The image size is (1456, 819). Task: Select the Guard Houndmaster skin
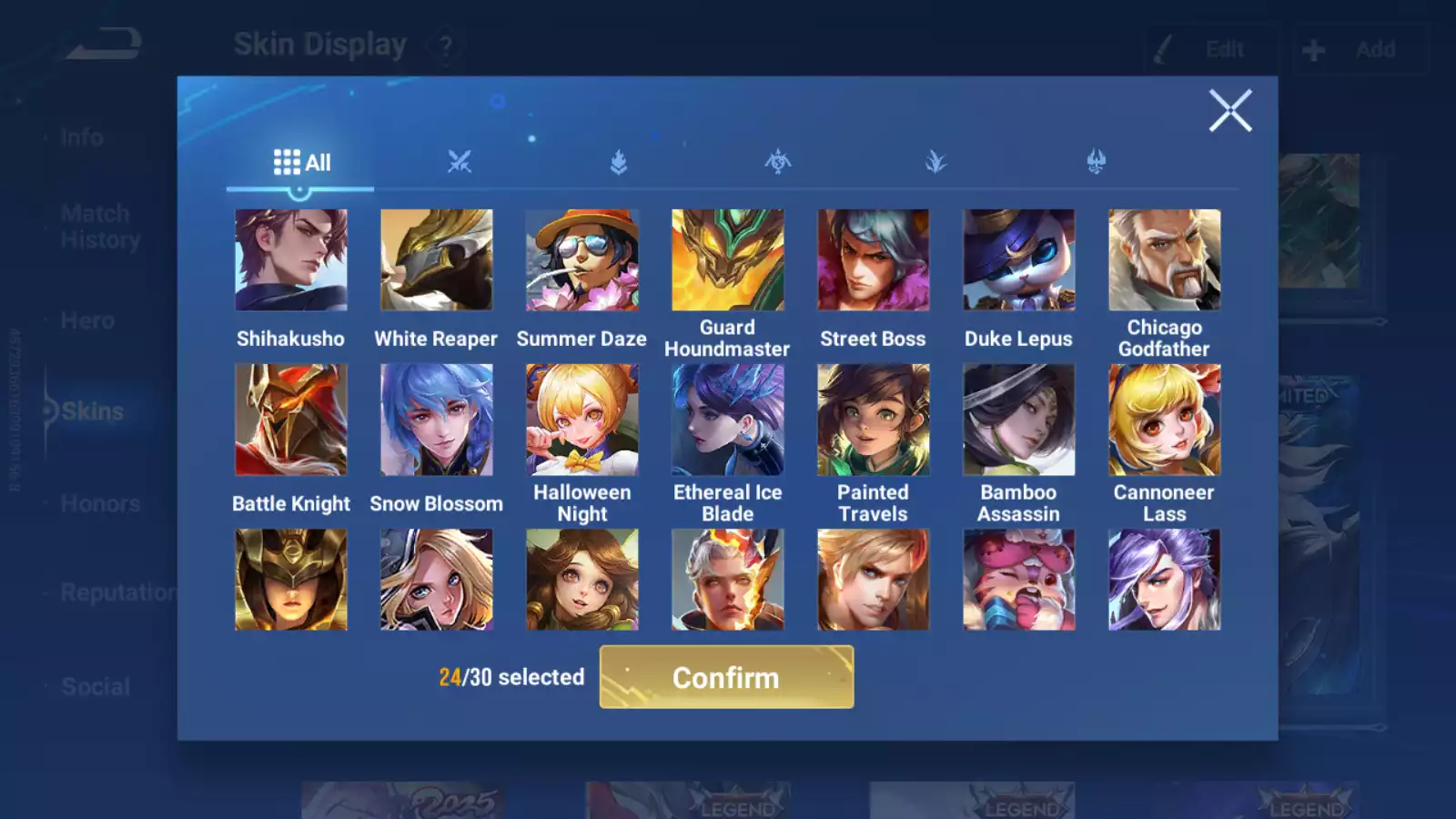pyautogui.click(x=727, y=260)
